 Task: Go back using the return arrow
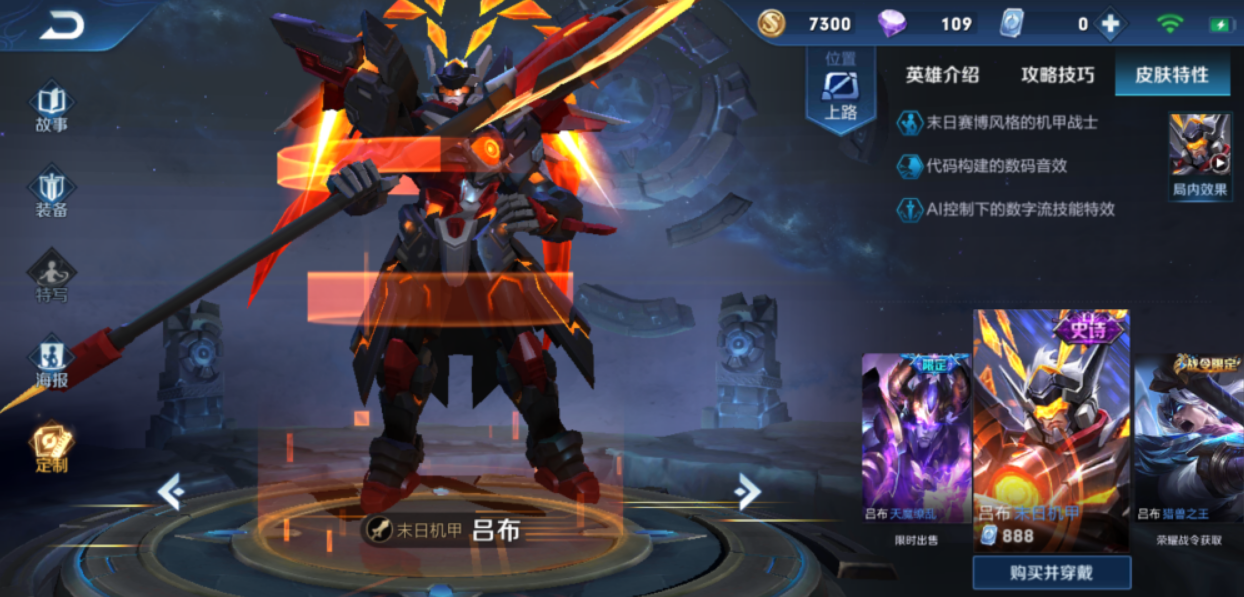[62, 27]
